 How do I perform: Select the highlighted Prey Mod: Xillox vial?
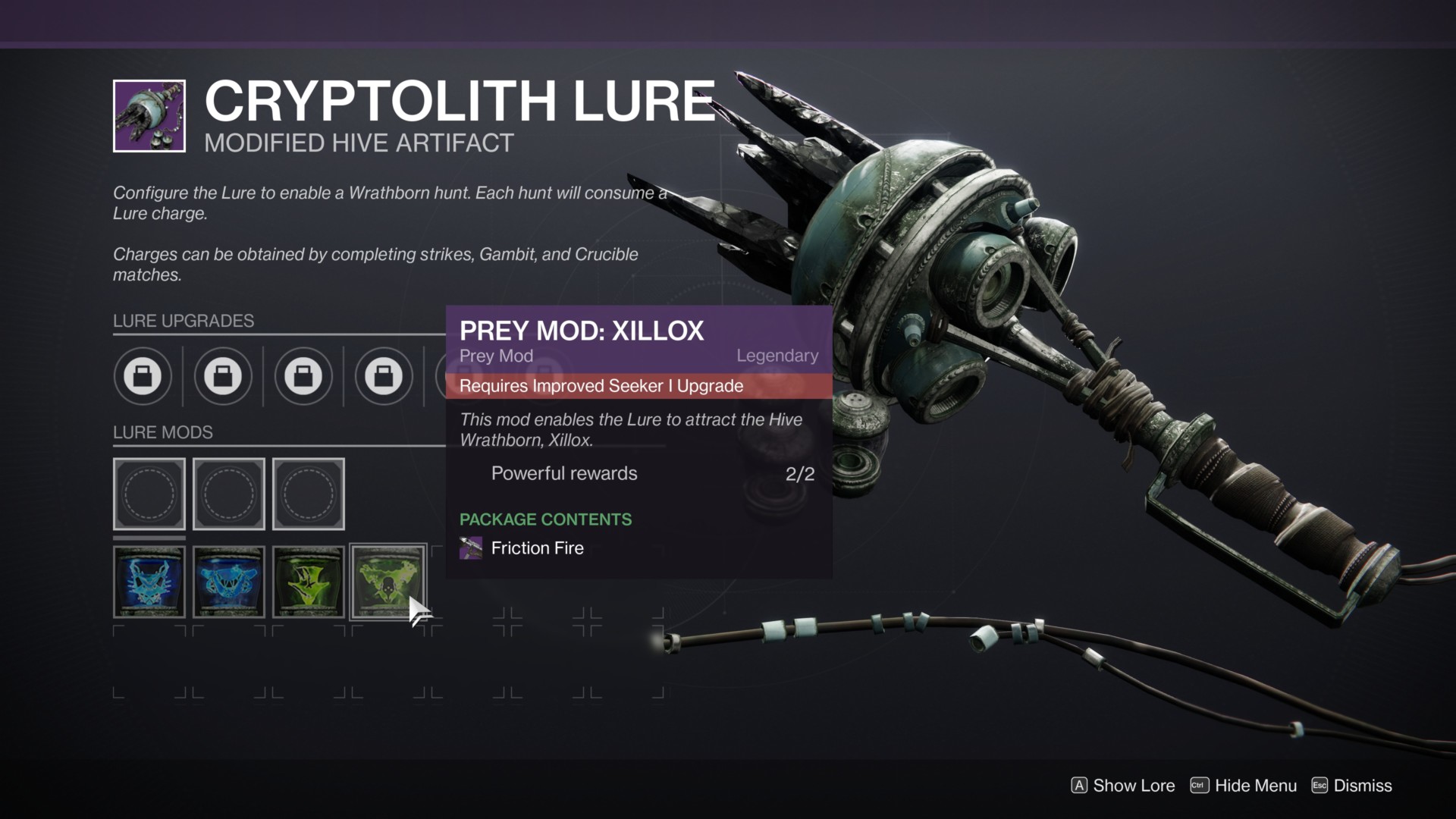tap(388, 582)
